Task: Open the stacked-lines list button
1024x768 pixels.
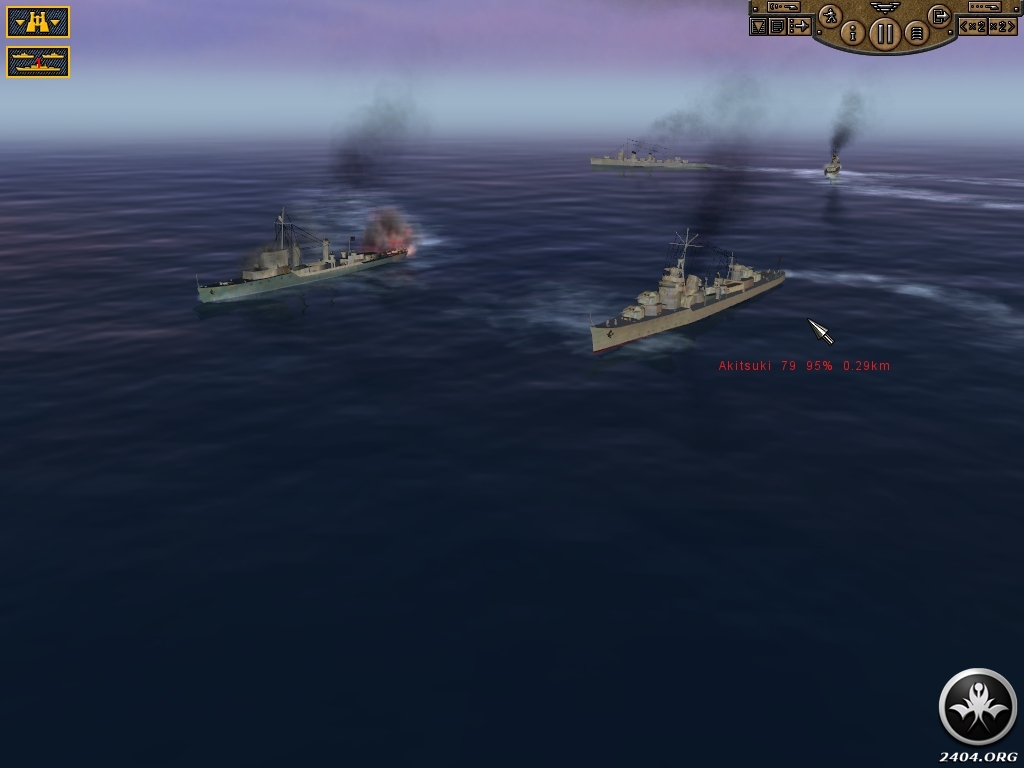Action: click(915, 33)
